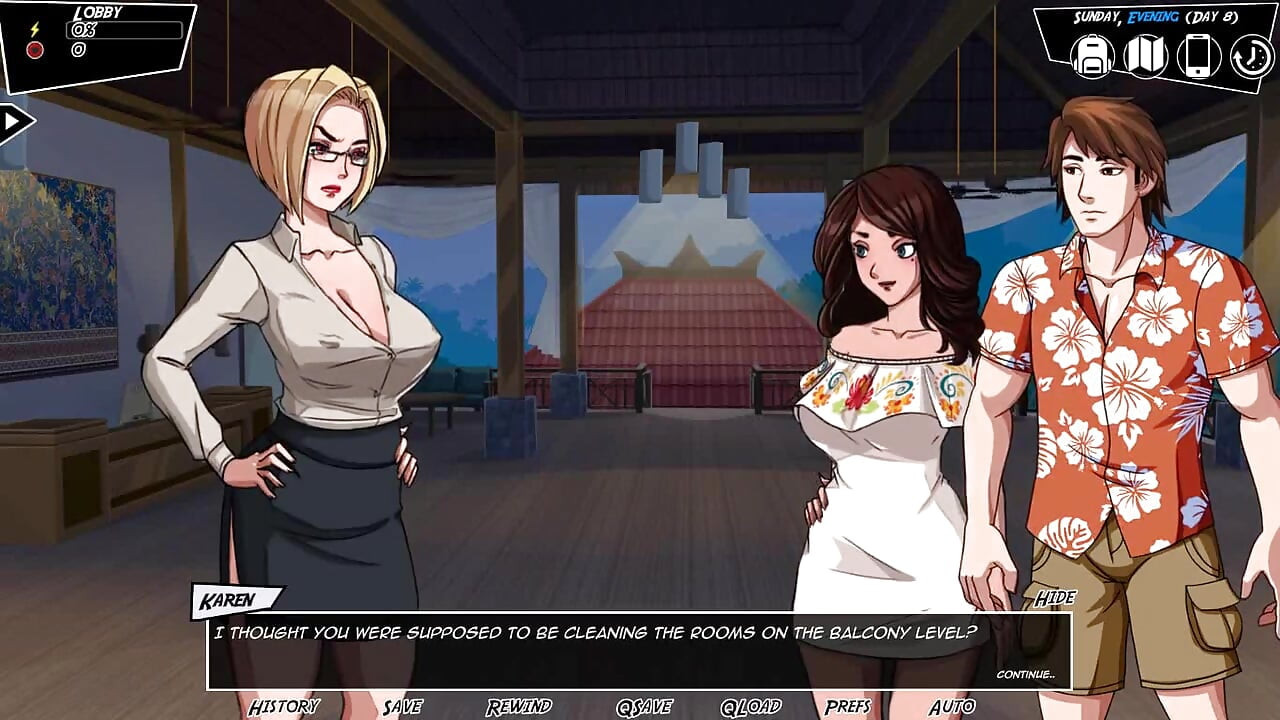Viewport: 1280px width, 720px height.
Task: Click the skip arrow on the left edge
Action: point(11,120)
